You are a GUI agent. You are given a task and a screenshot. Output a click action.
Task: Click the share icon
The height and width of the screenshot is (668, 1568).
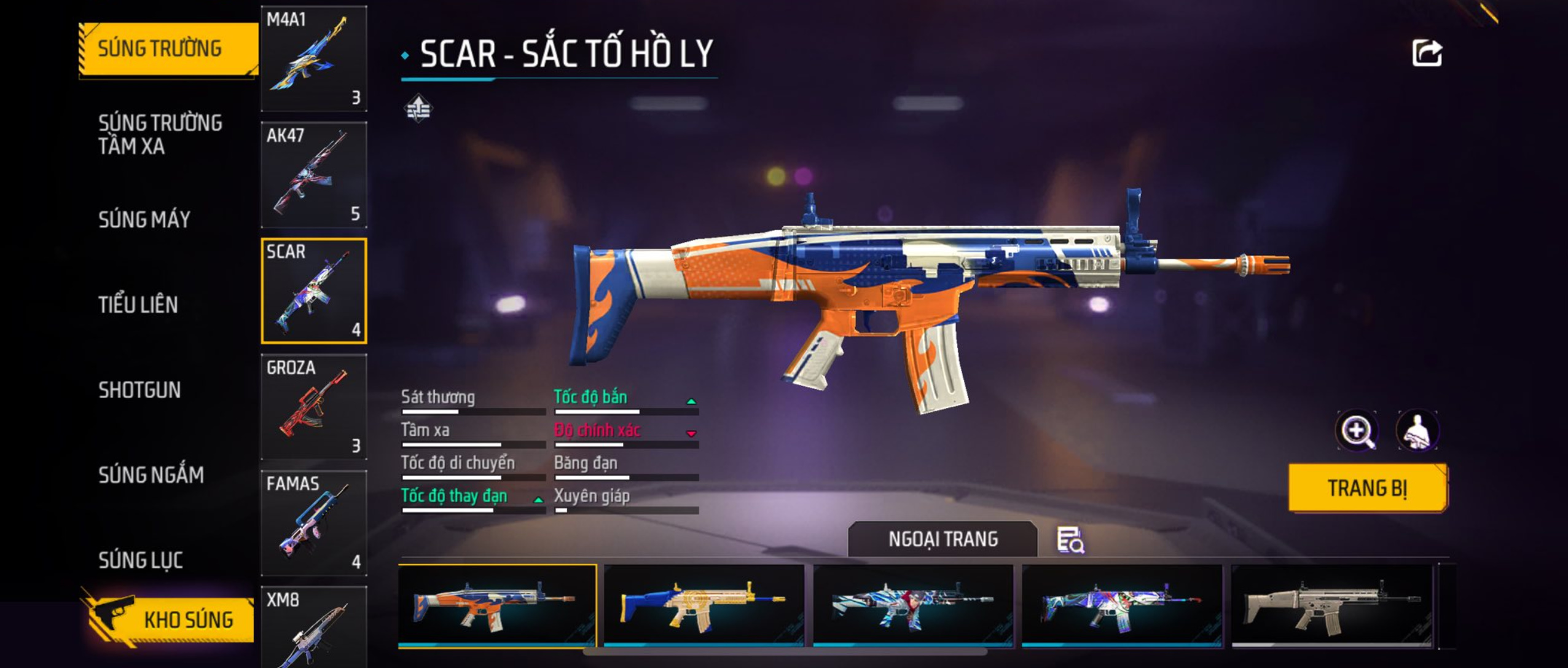pos(1426,53)
